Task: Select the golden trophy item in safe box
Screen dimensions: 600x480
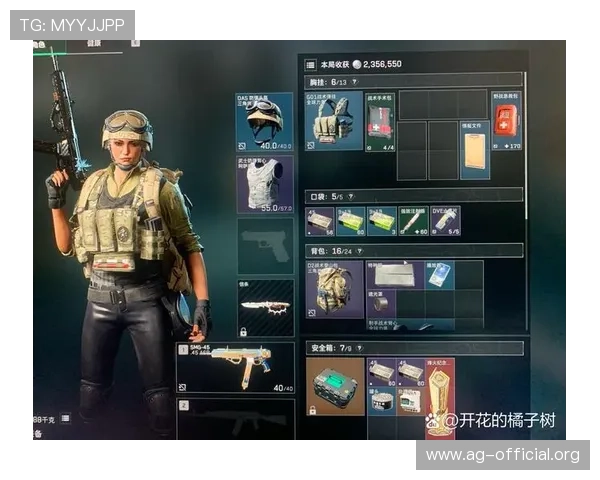Action: click(440, 395)
